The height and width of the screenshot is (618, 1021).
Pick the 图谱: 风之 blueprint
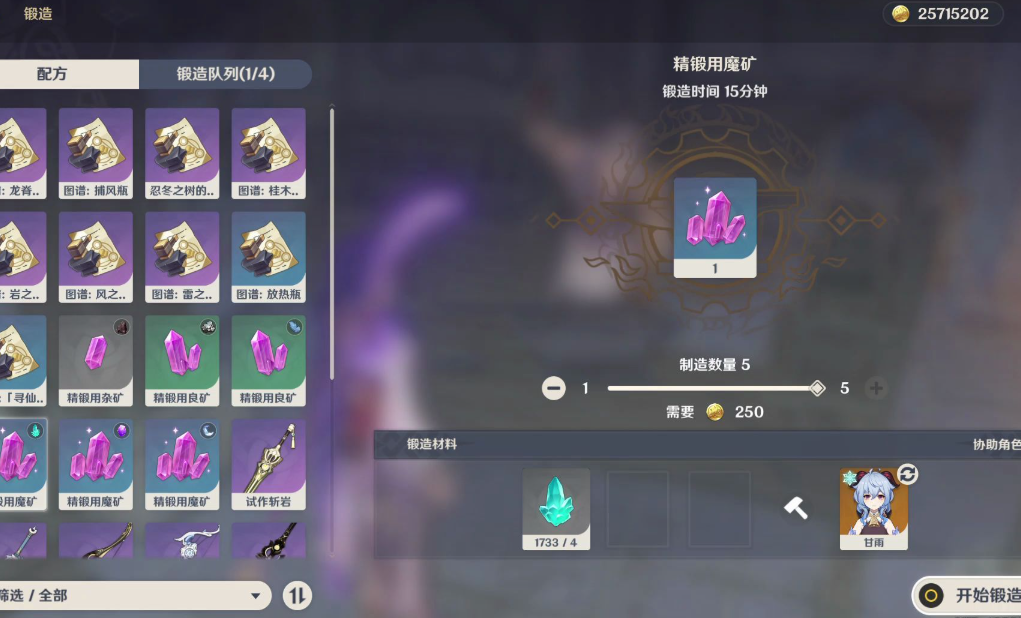click(x=95, y=257)
